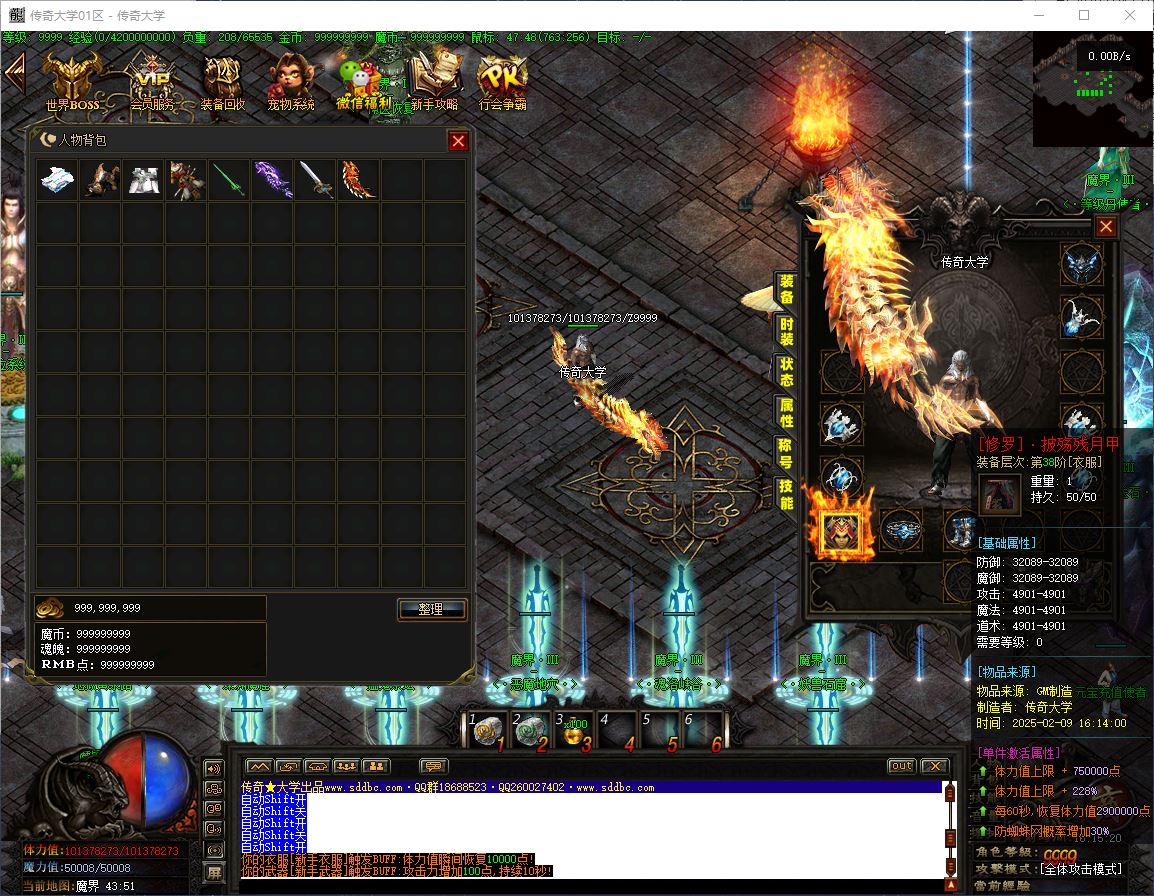Click the 整理 sort button
Viewport: 1154px width, 896px height.
(x=432, y=609)
